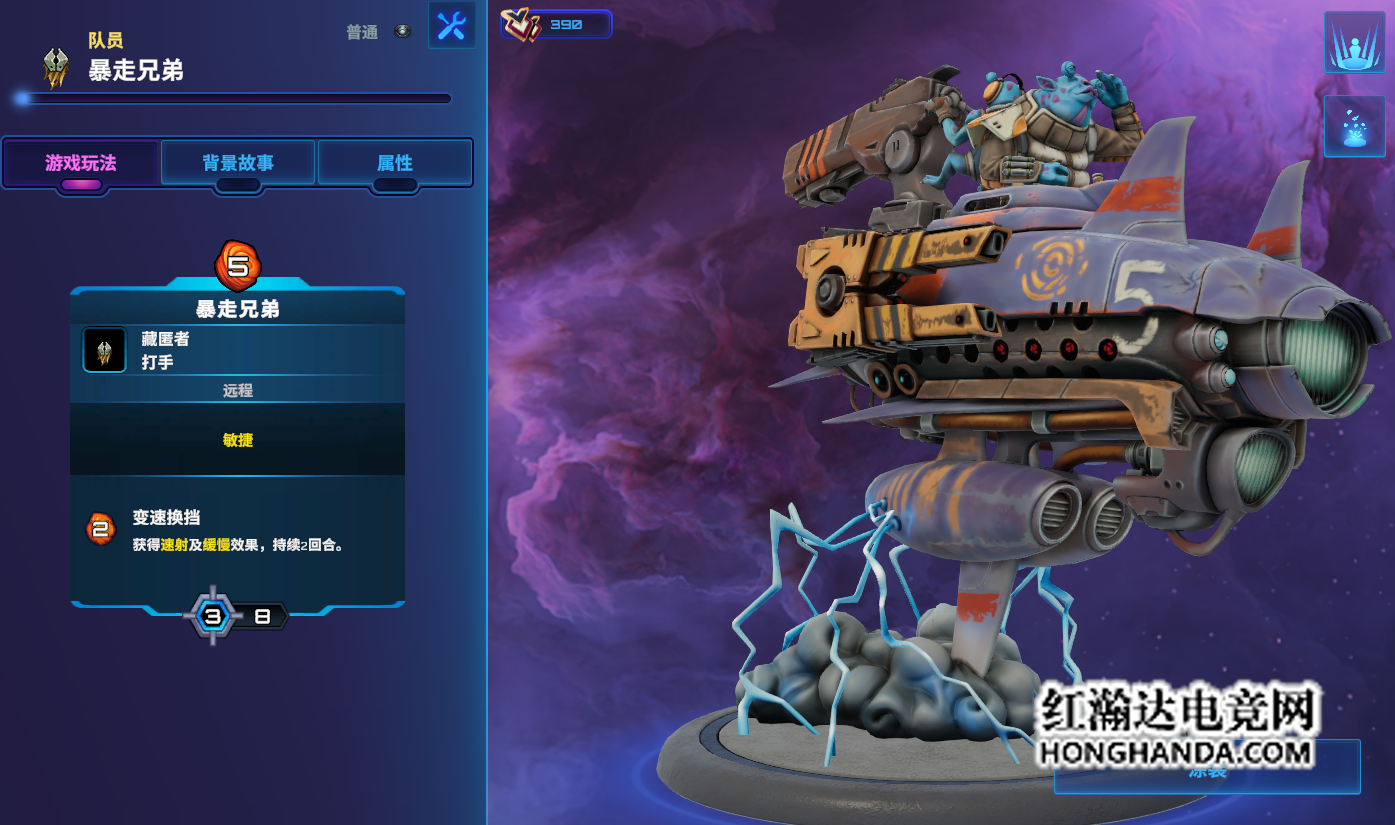Click the character pedestal spotlight button

[1354, 43]
